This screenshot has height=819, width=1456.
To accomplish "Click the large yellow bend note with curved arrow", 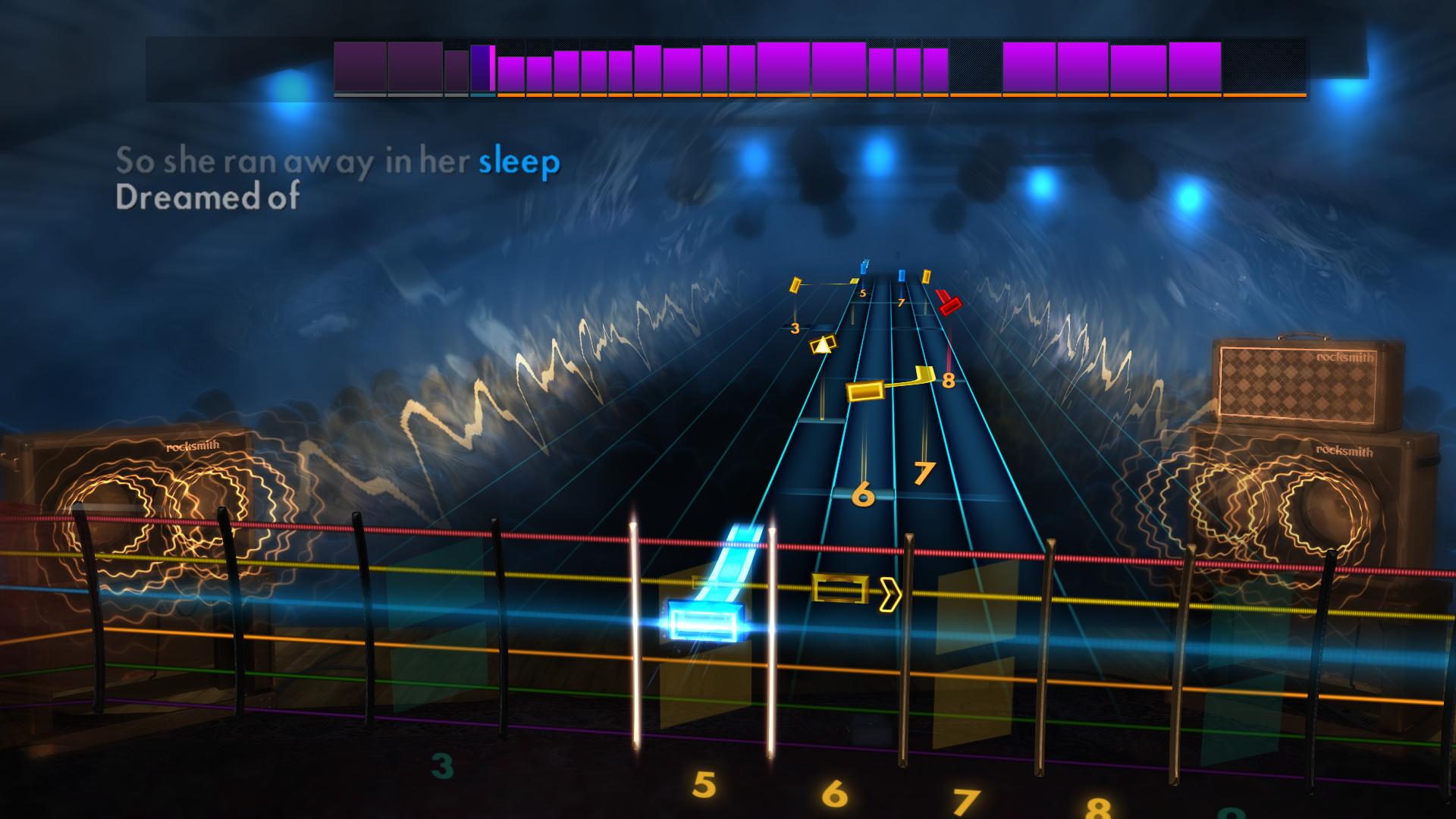I will pyautogui.click(x=864, y=392).
